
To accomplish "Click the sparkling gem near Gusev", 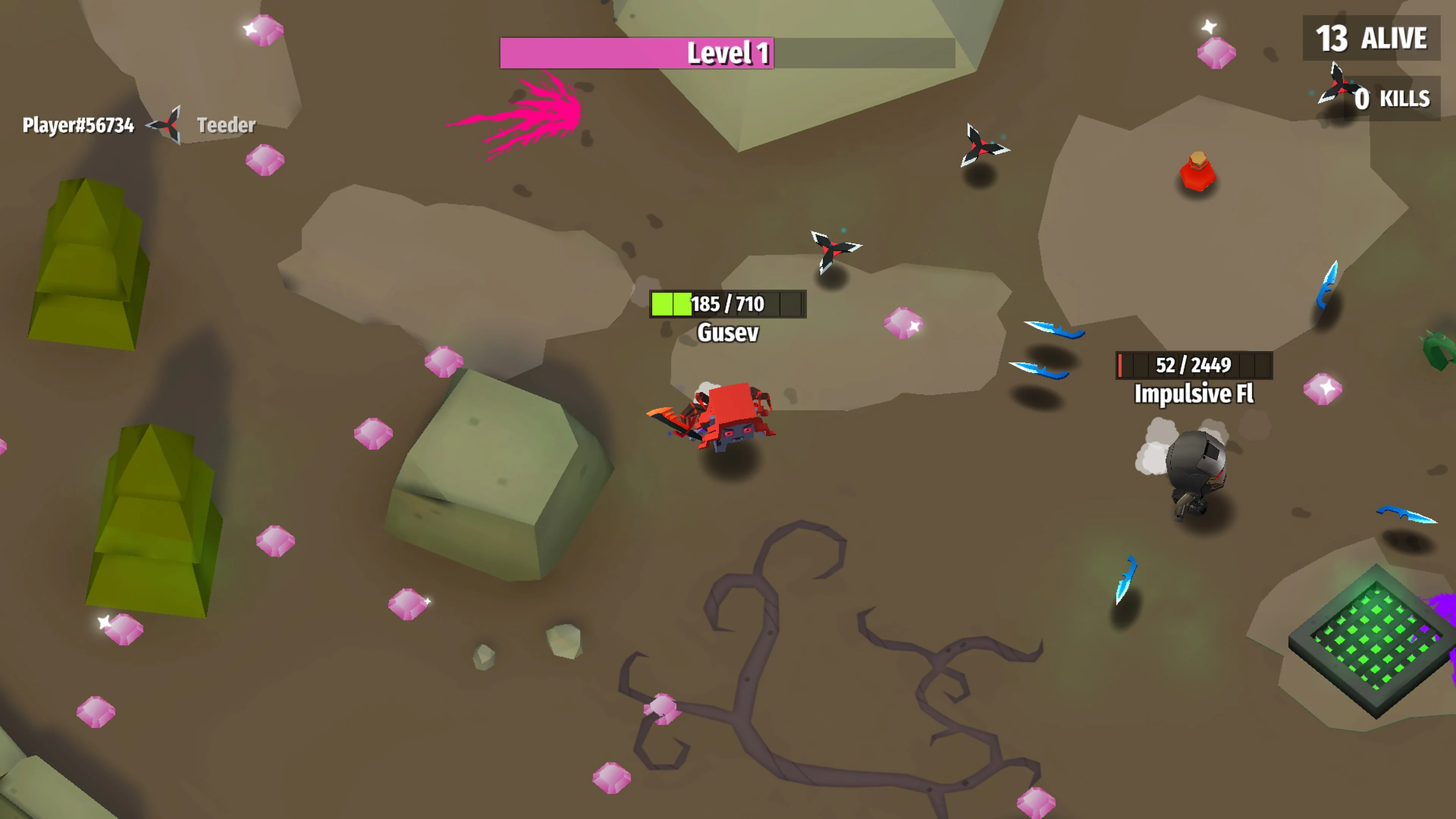I will click(x=903, y=323).
